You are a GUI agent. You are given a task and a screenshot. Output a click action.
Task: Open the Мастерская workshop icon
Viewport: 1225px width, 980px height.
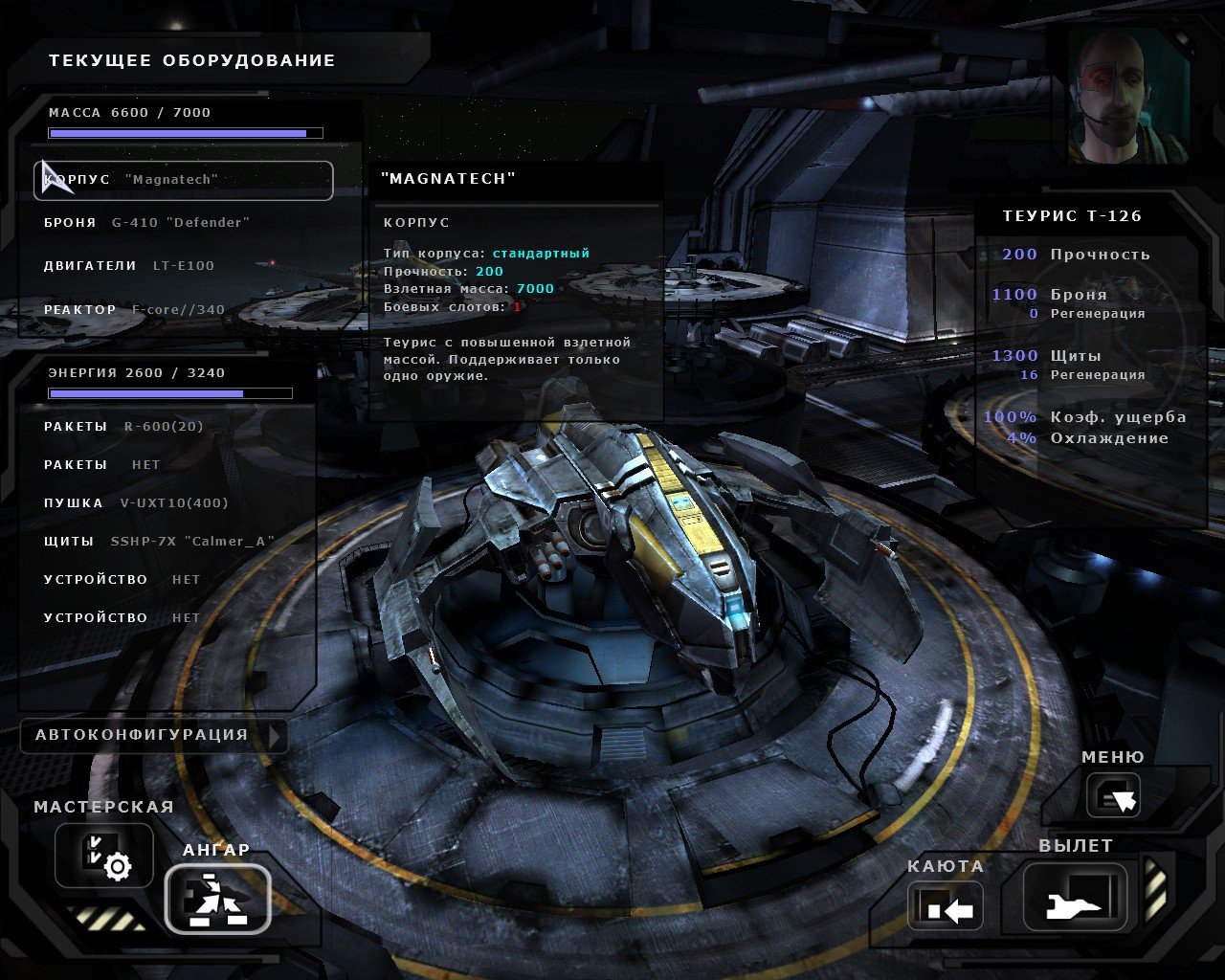pos(103,855)
